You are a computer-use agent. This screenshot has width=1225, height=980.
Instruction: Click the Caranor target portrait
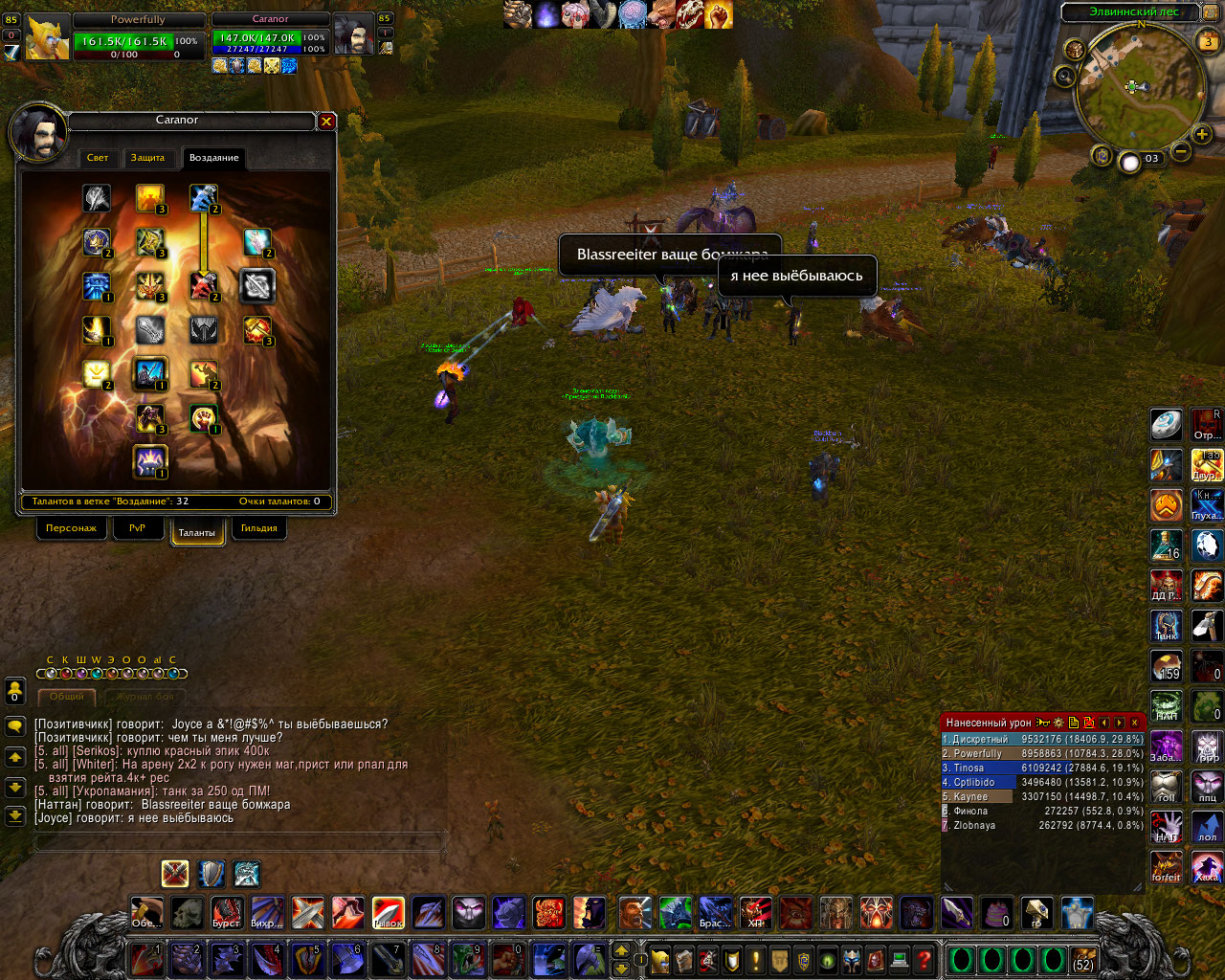point(353,36)
